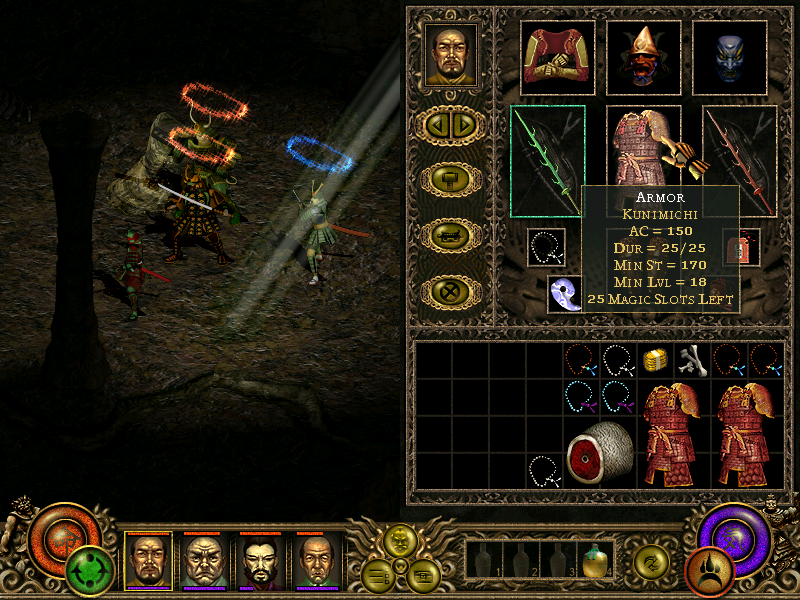Choose the drum with red center
The width and height of the screenshot is (800, 600).
click(x=599, y=450)
